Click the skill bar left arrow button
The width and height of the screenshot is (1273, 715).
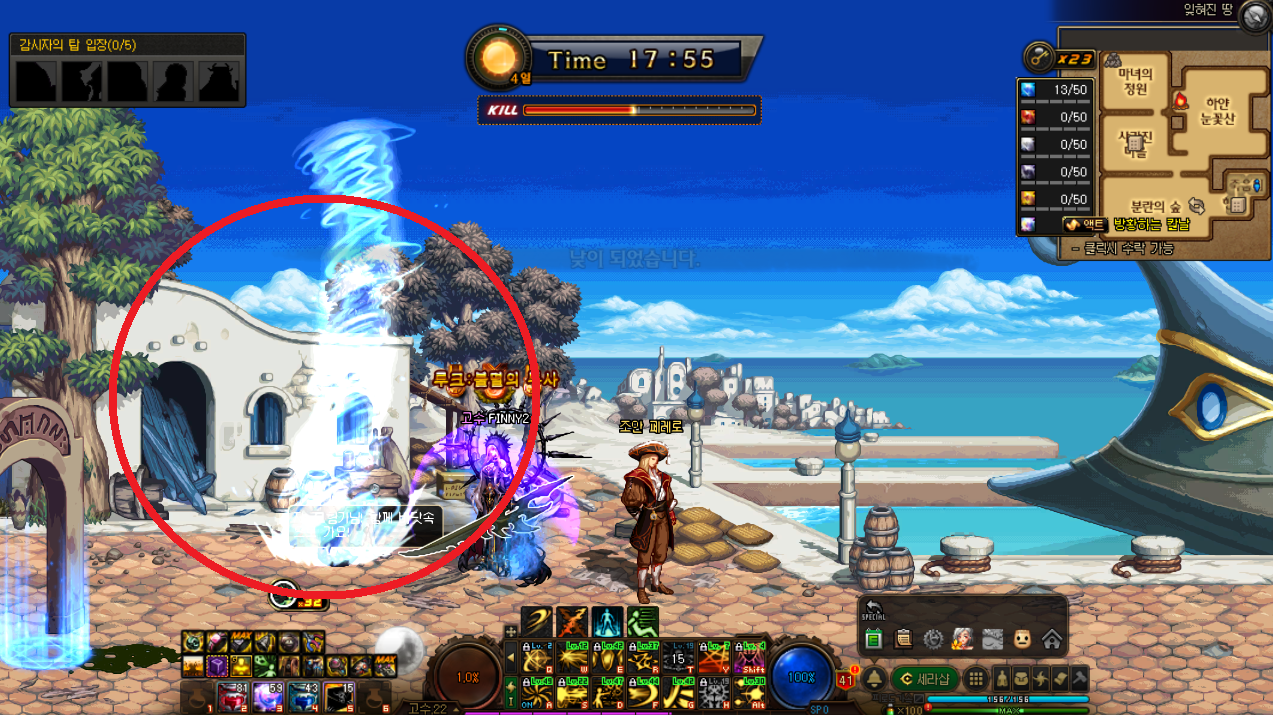tap(513, 657)
